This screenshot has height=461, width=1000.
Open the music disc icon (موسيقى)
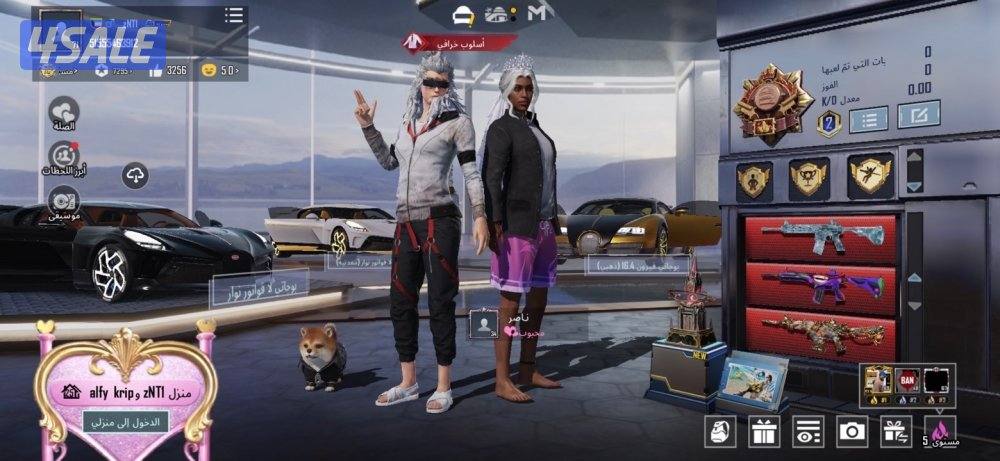click(64, 200)
